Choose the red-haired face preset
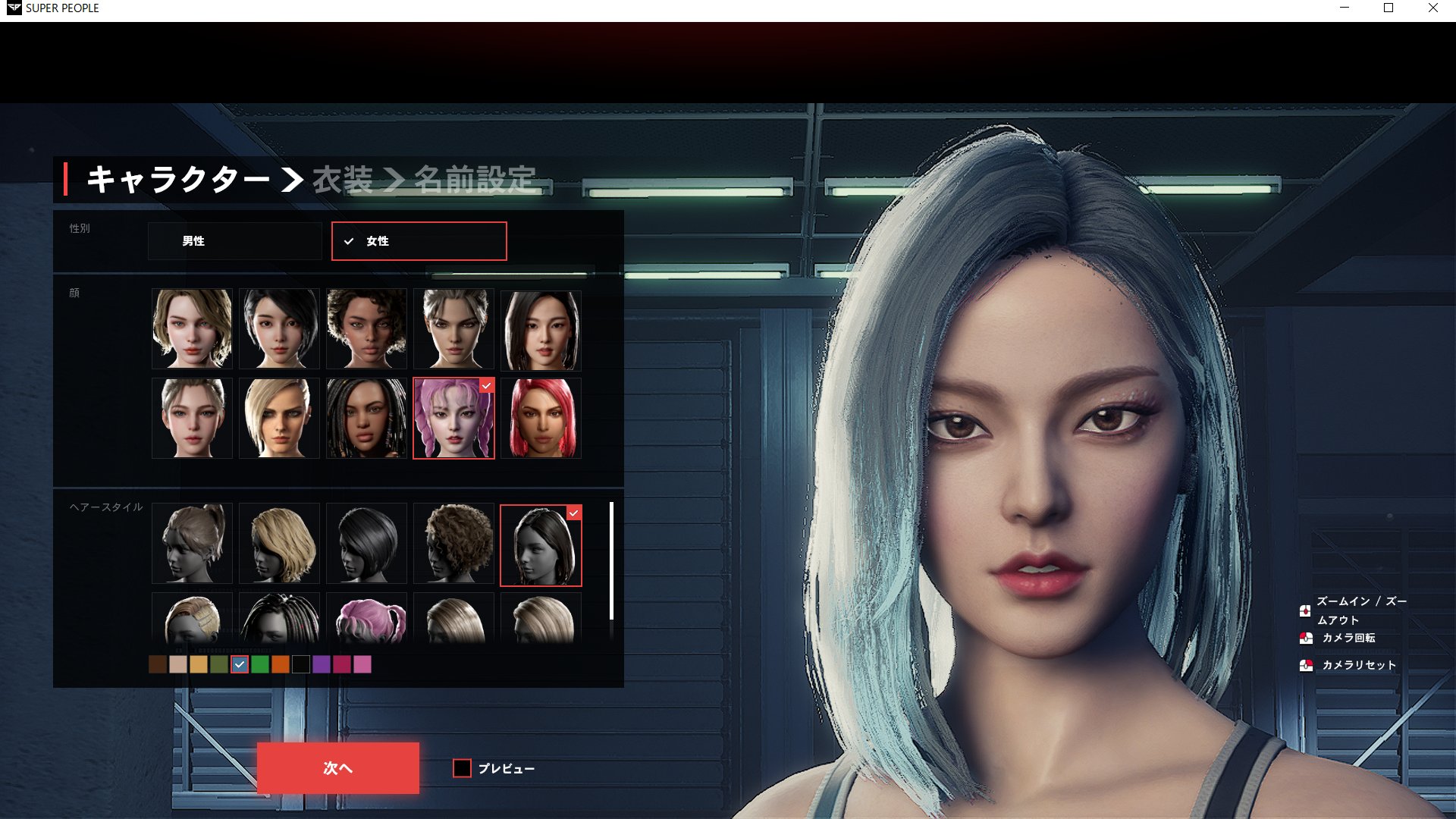This screenshot has width=1456, height=819. coord(541,418)
